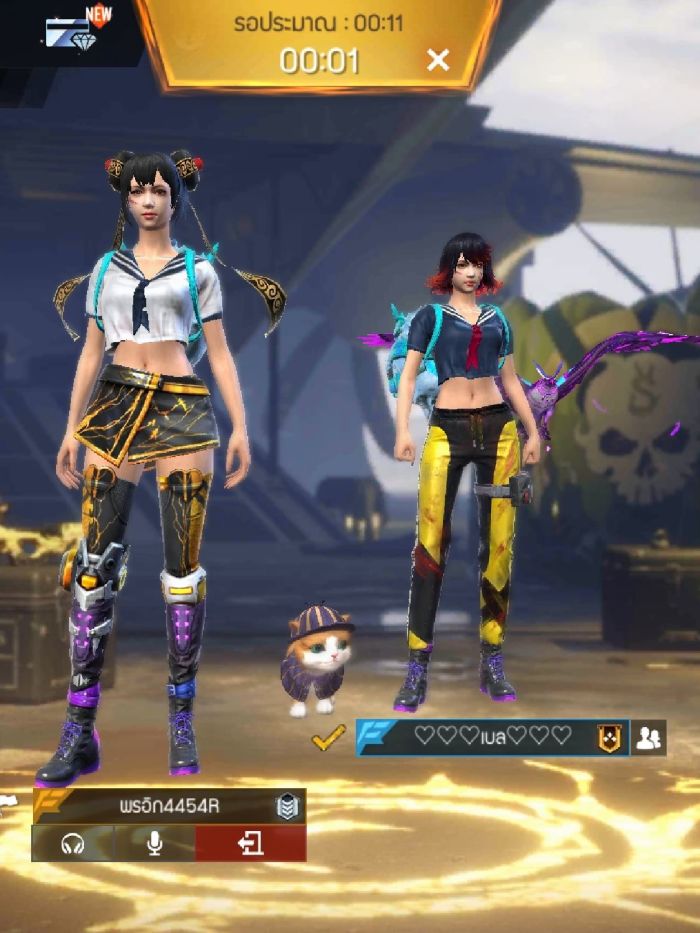Toggle the microphone button
This screenshot has width=700, height=933.
click(x=155, y=844)
